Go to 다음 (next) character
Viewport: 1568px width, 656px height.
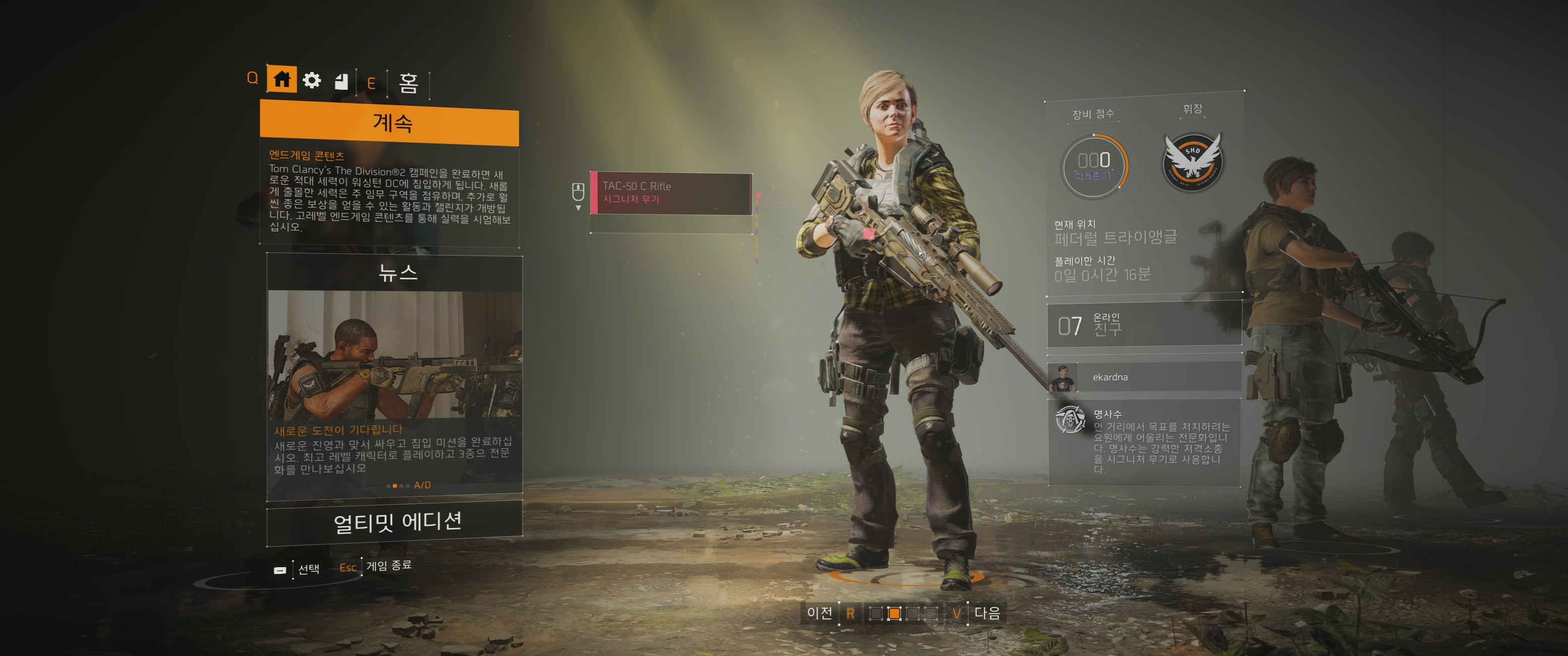(x=987, y=613)
